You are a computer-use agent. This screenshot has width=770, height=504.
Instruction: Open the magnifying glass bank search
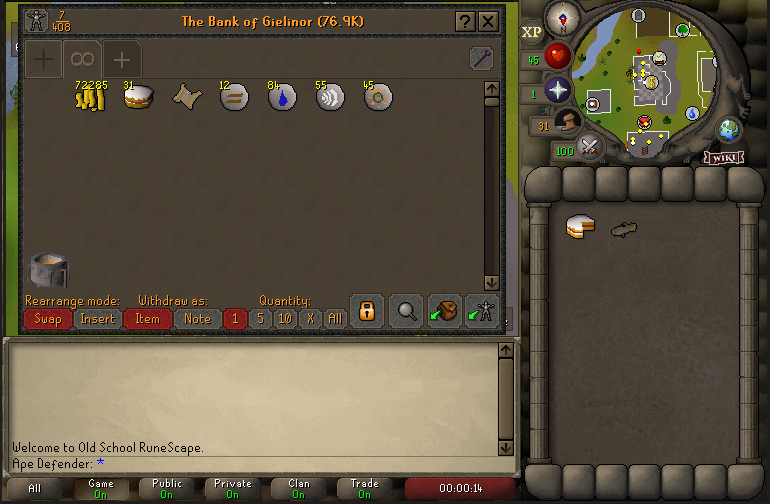(x=406, y=311)
